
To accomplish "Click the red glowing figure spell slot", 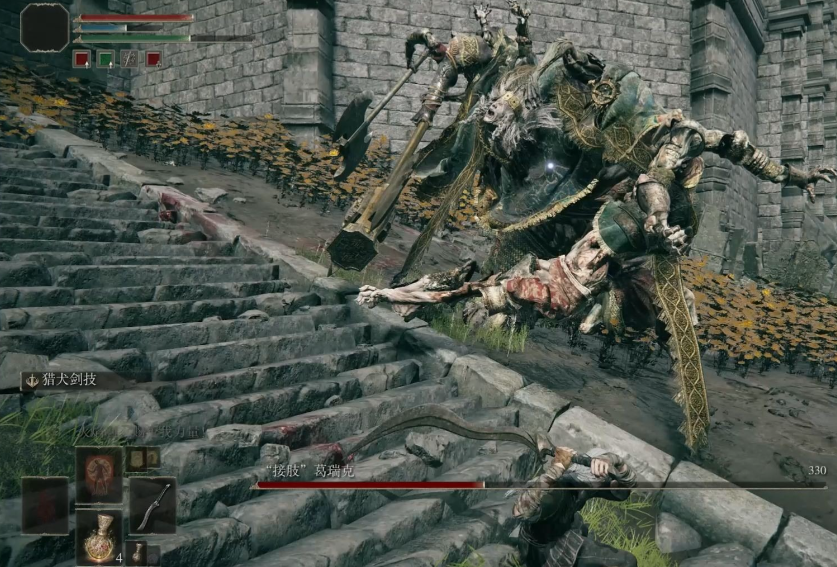I will (99, 473).
